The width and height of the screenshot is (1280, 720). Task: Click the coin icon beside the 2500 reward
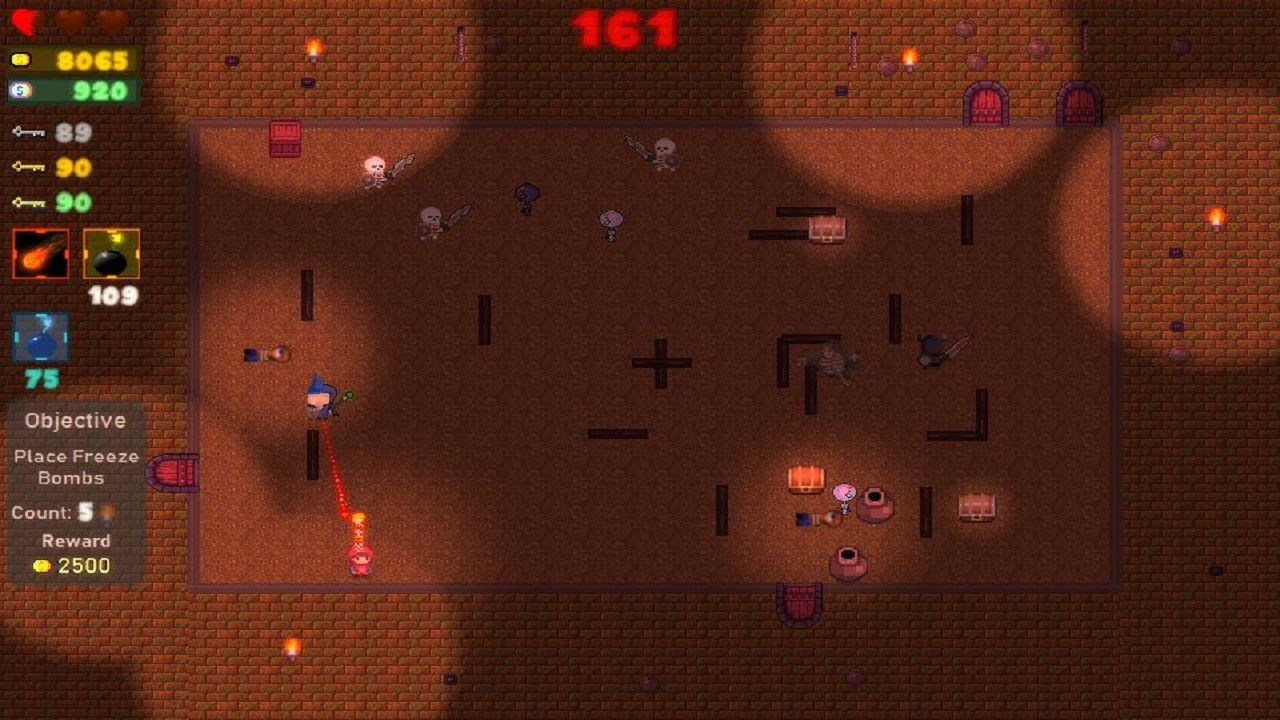click(x=42, y=565)
